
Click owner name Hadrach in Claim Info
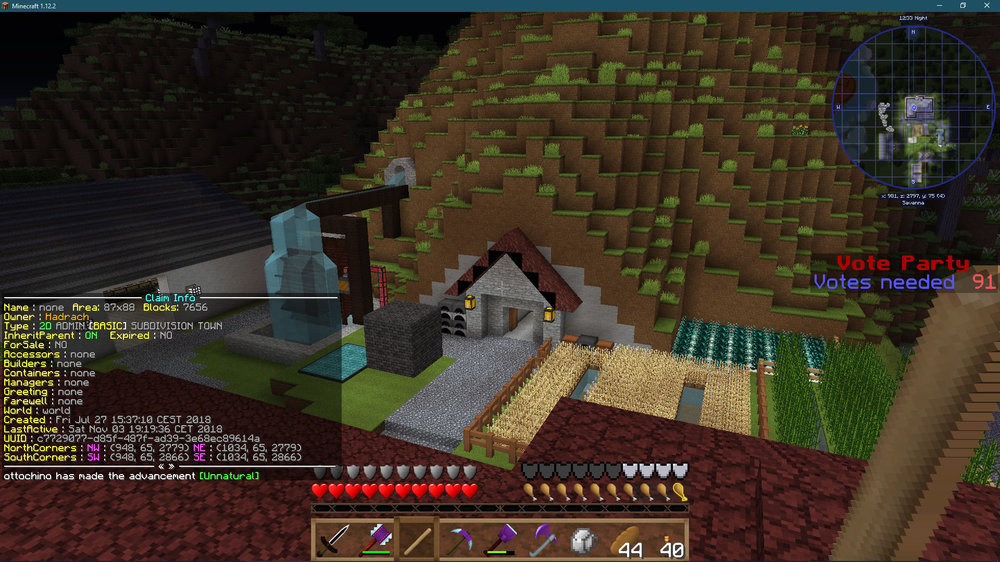[66, 316]
